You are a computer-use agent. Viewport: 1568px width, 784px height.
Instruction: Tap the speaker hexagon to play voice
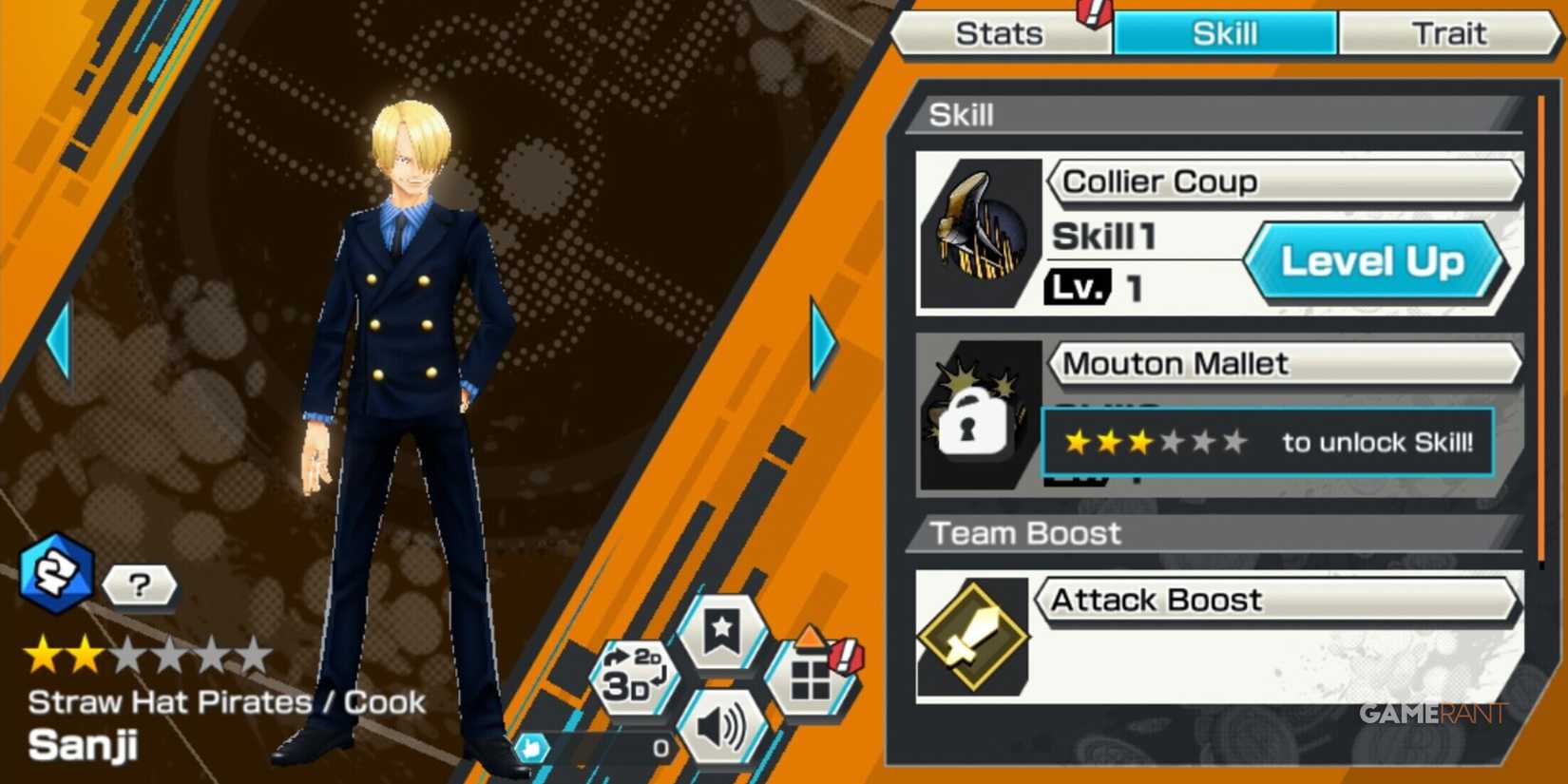pyautogui.click(x=724, y=725)
